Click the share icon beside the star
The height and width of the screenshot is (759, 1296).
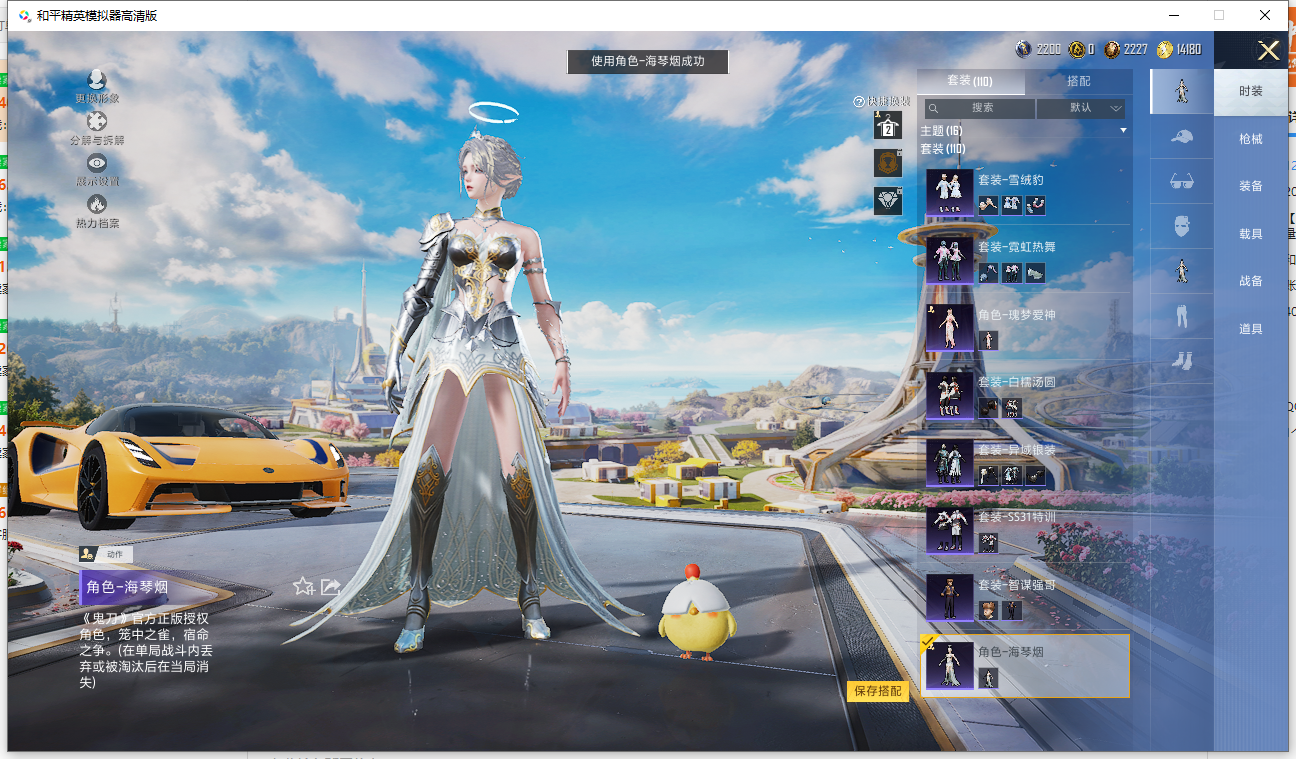click(330, 587)
